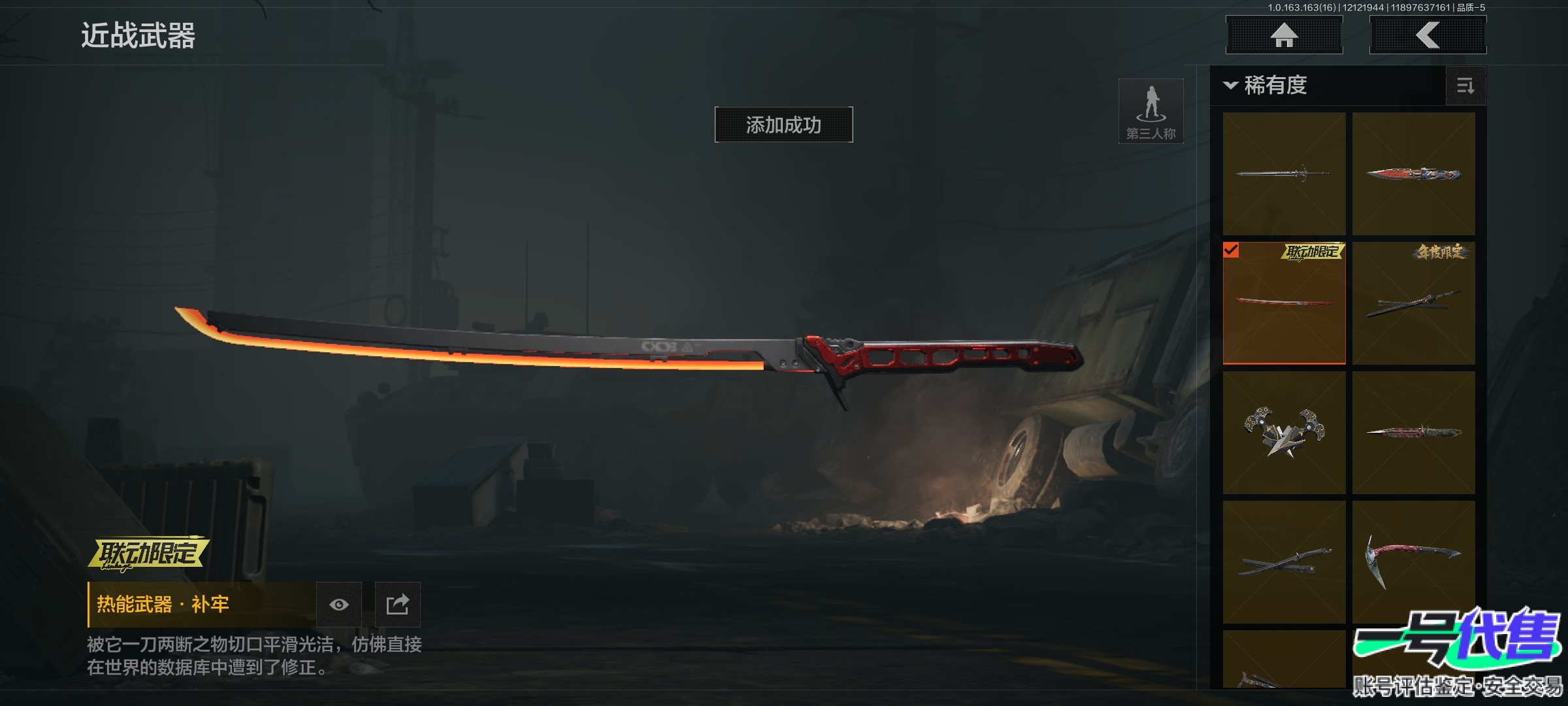
Task: Select the twin axes weapon slot
Action: (x=1284, y=433)
